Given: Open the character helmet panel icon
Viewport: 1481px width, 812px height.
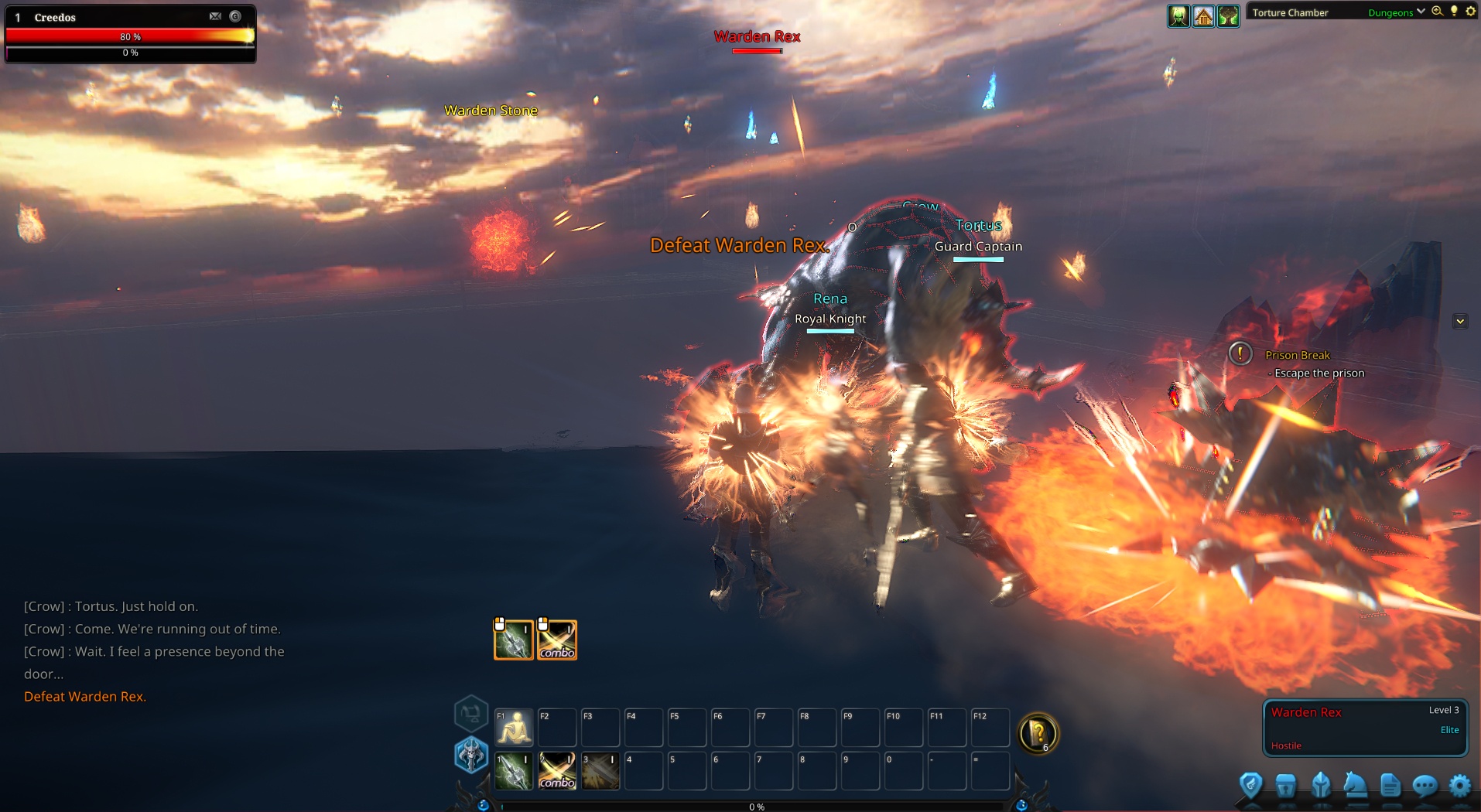Looking at the screenshot, I should pos(1322,787).
